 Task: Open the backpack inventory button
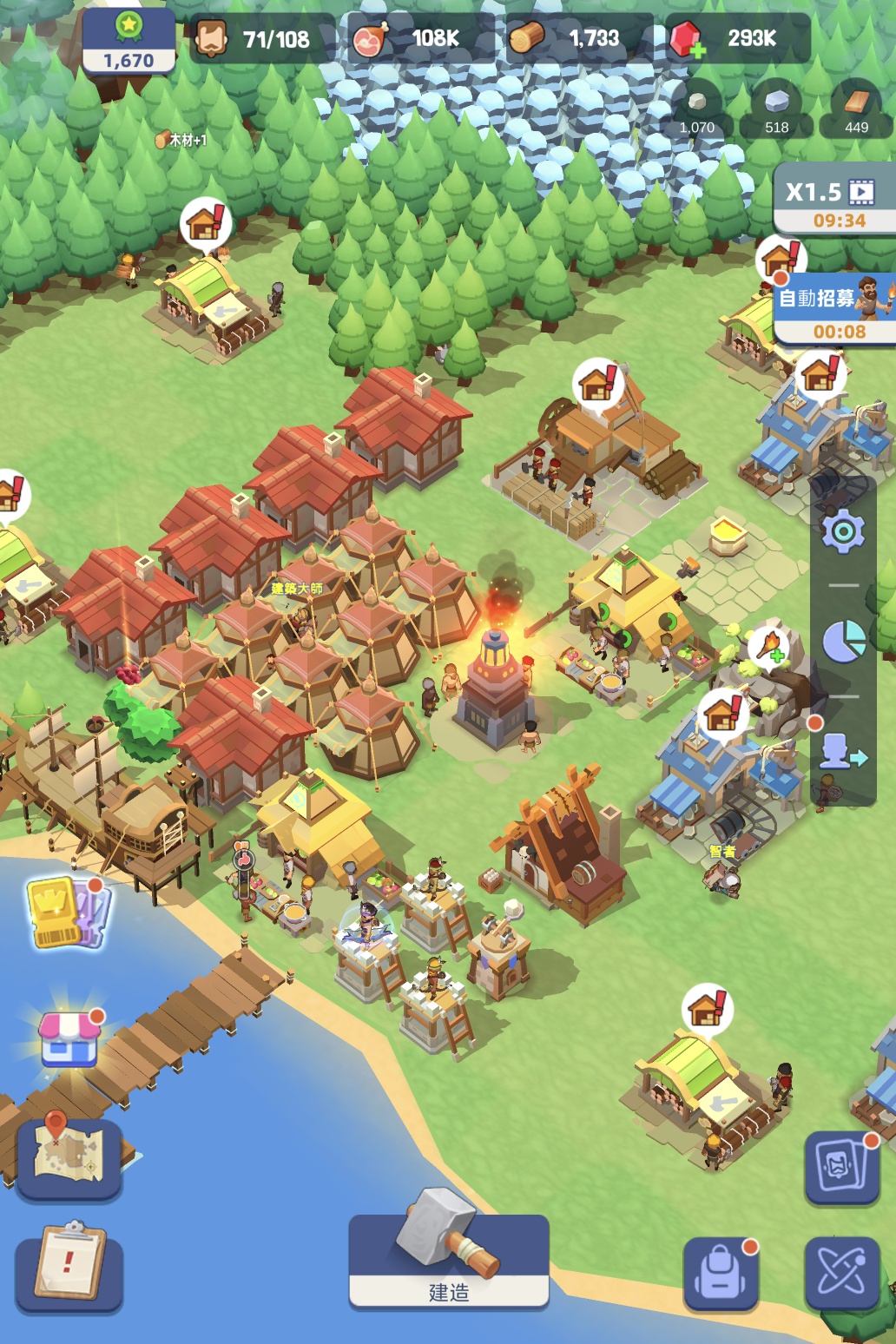point(721,1273)
